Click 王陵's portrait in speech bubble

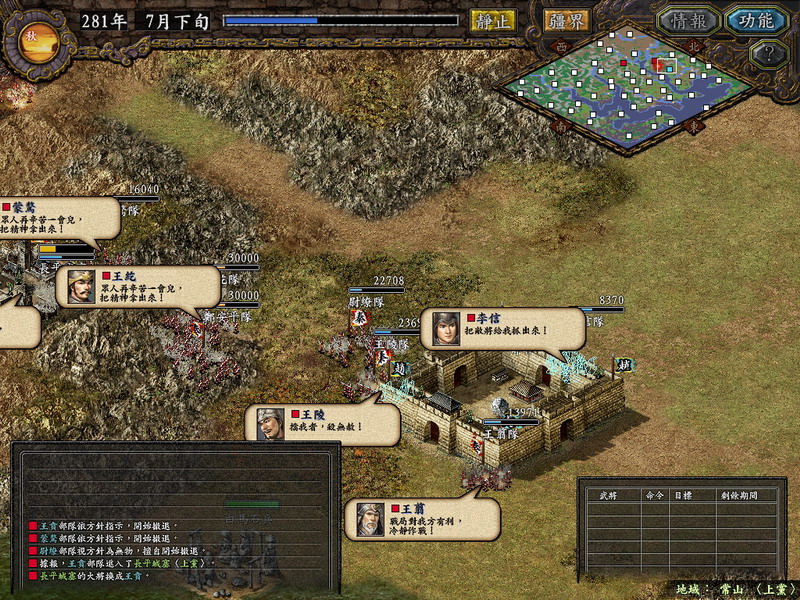(271, 424)
